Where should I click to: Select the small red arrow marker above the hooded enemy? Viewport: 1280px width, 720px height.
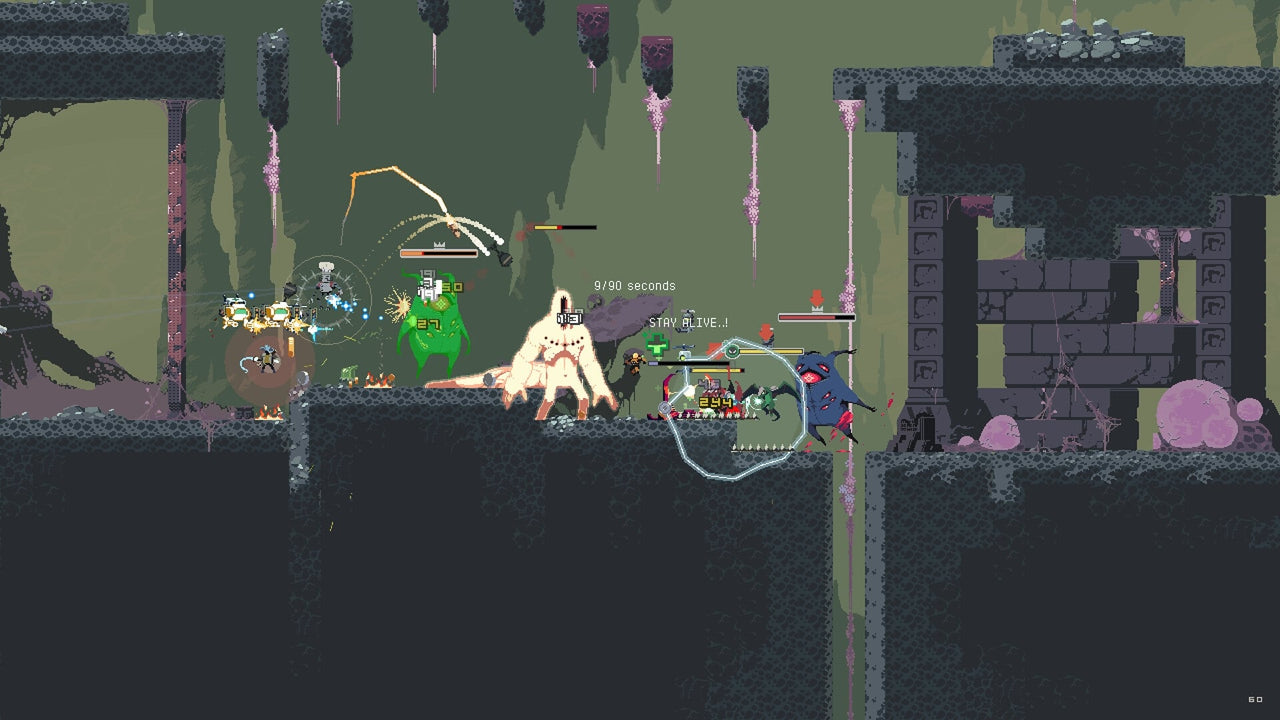[766, 330]
